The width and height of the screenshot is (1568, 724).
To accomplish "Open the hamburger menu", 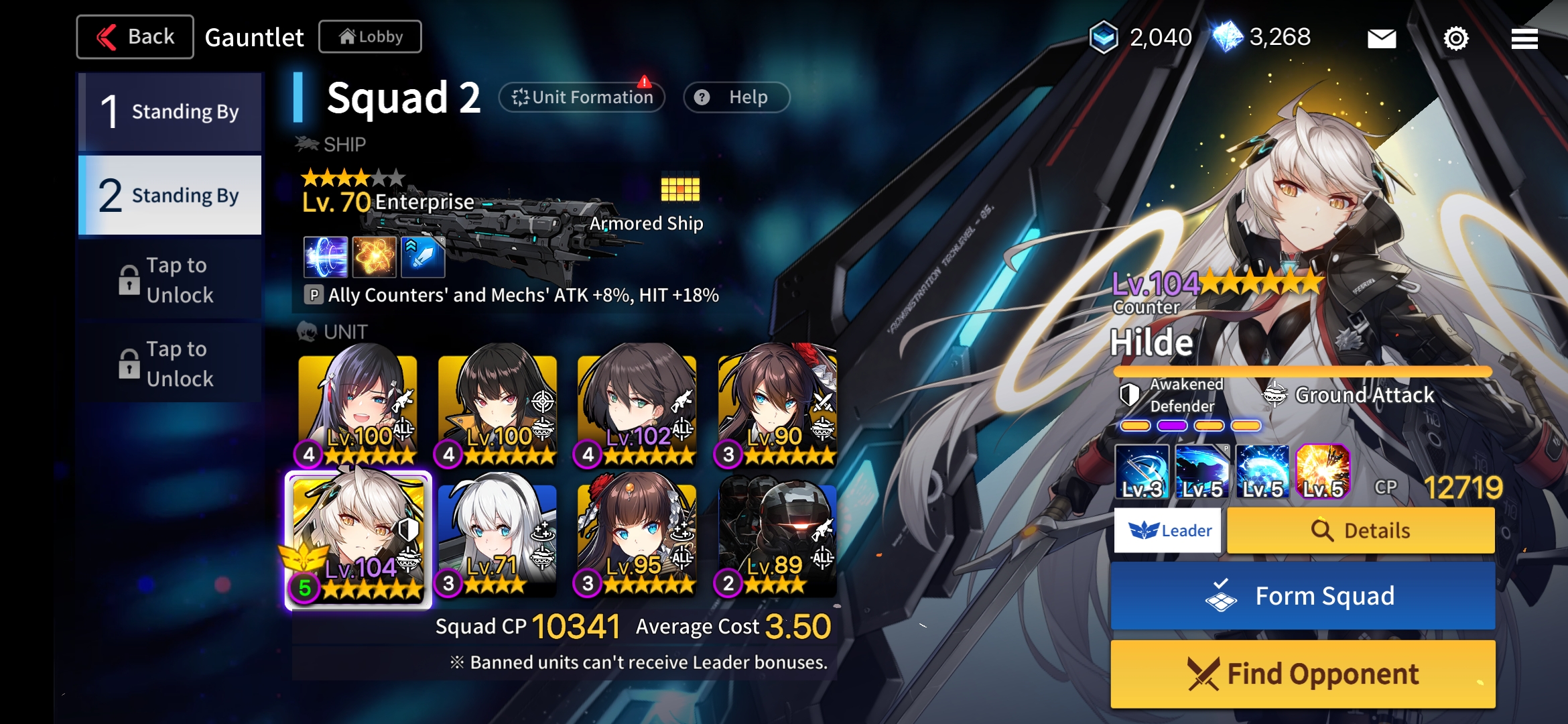I will tap(1524, 38).
